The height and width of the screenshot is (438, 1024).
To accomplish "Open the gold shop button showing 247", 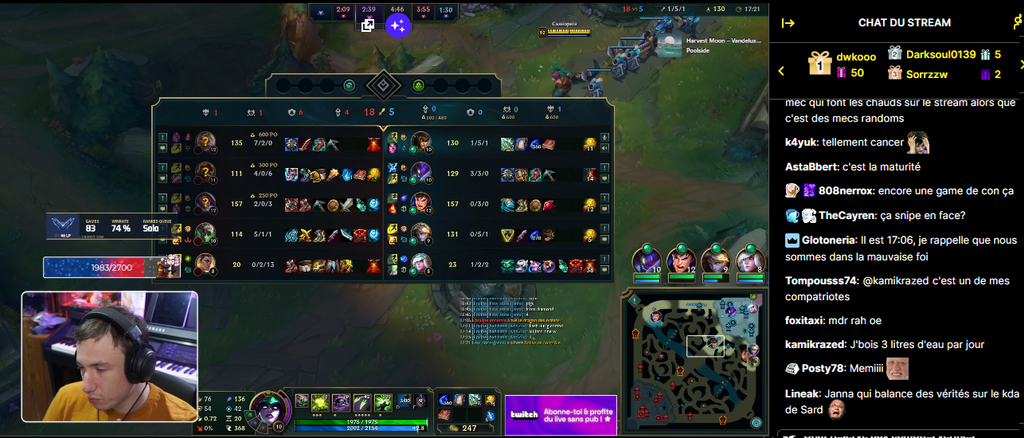I will click(462, 427).
